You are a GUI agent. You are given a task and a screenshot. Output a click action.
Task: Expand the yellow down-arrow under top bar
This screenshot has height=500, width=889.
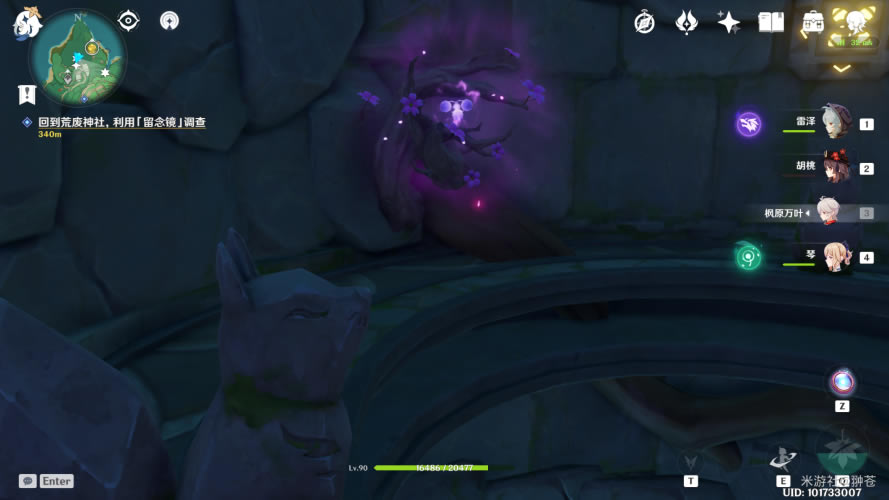tap(842, 68)
